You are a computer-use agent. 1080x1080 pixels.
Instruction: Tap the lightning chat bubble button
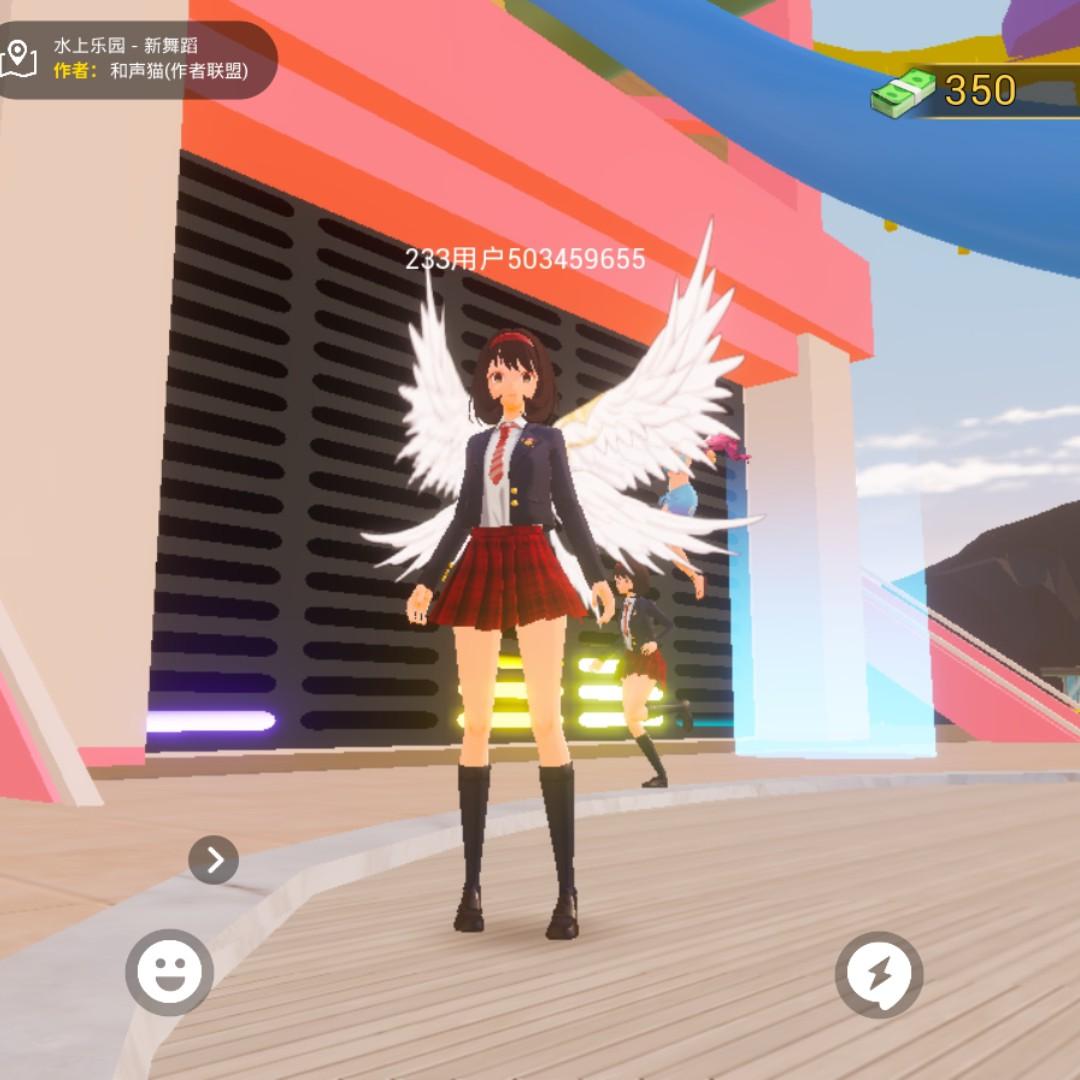click(879, 975)
